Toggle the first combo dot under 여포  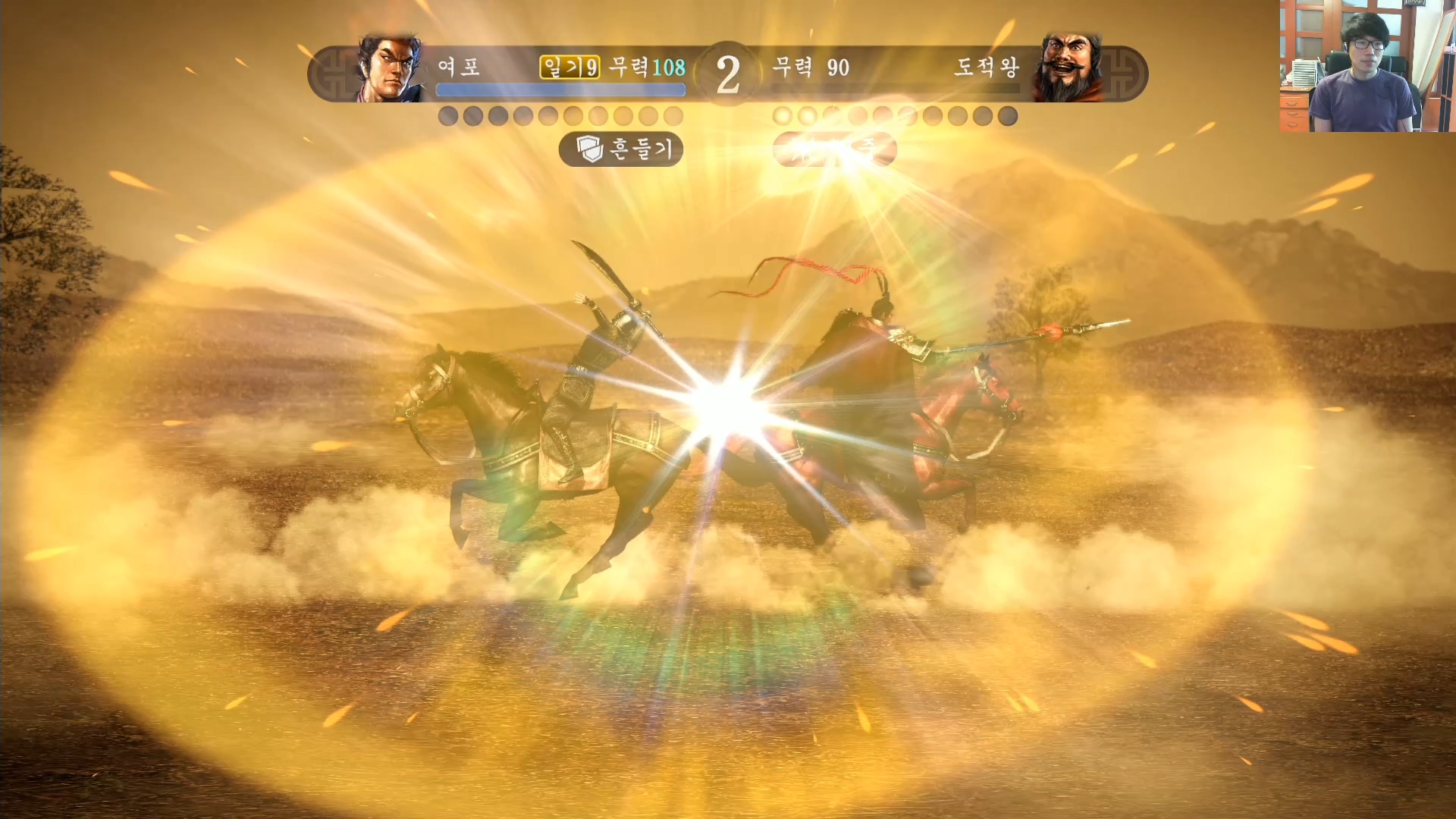tap(447, 115)
